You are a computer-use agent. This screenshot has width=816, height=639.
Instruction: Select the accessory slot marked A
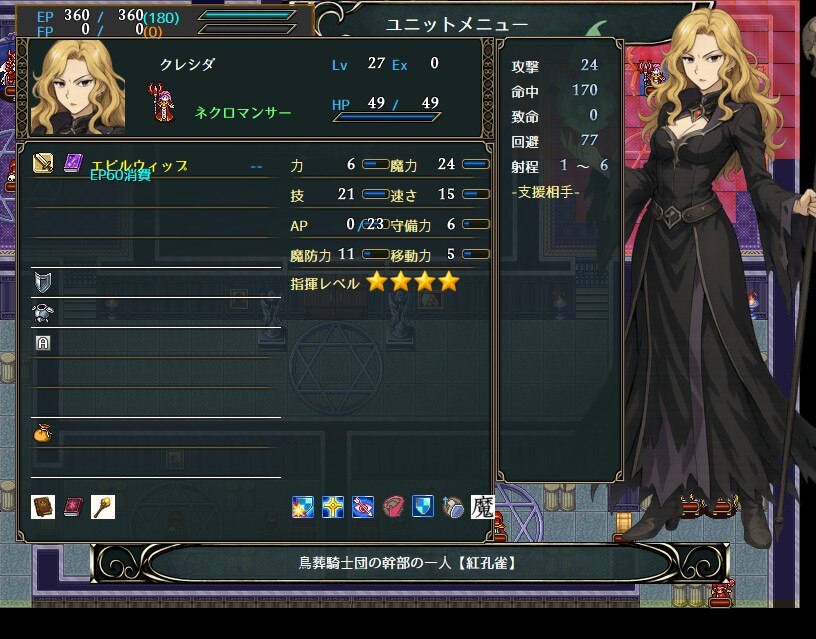(x=43, y=342)
